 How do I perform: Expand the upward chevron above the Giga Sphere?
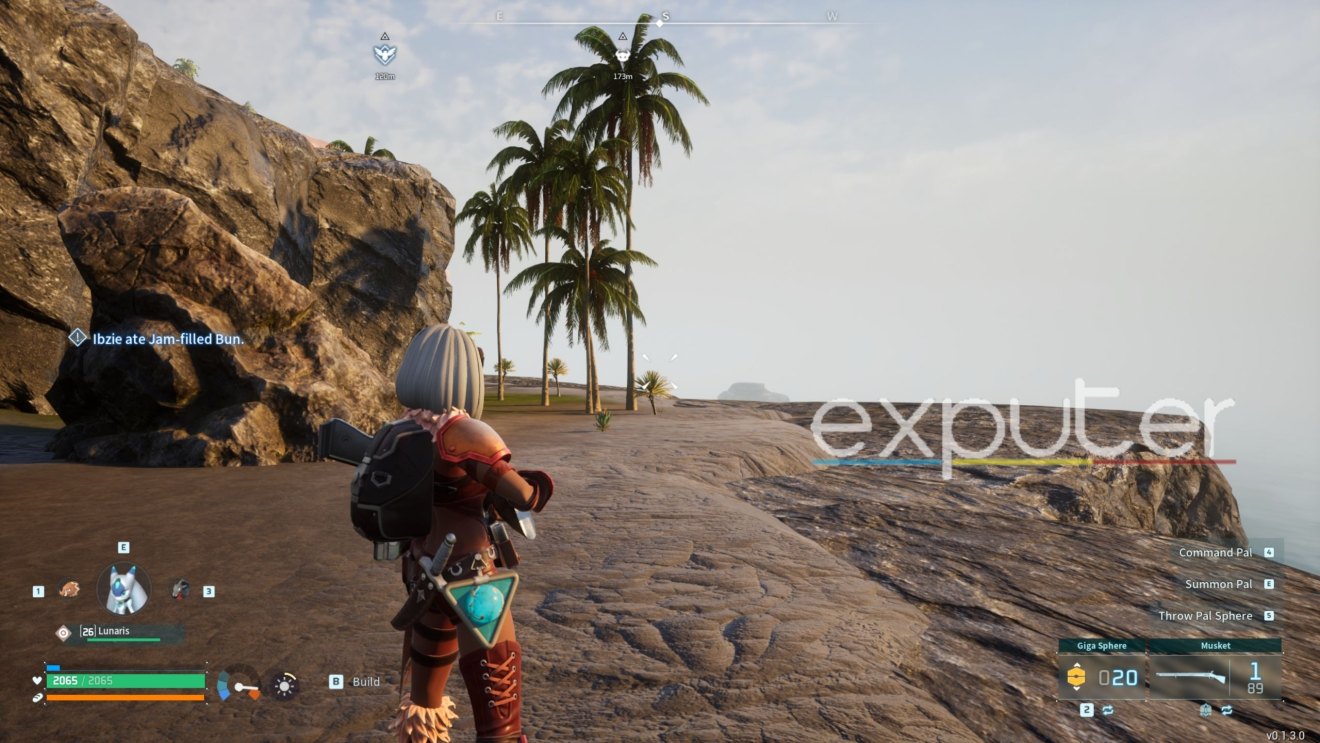point(1077,665)
